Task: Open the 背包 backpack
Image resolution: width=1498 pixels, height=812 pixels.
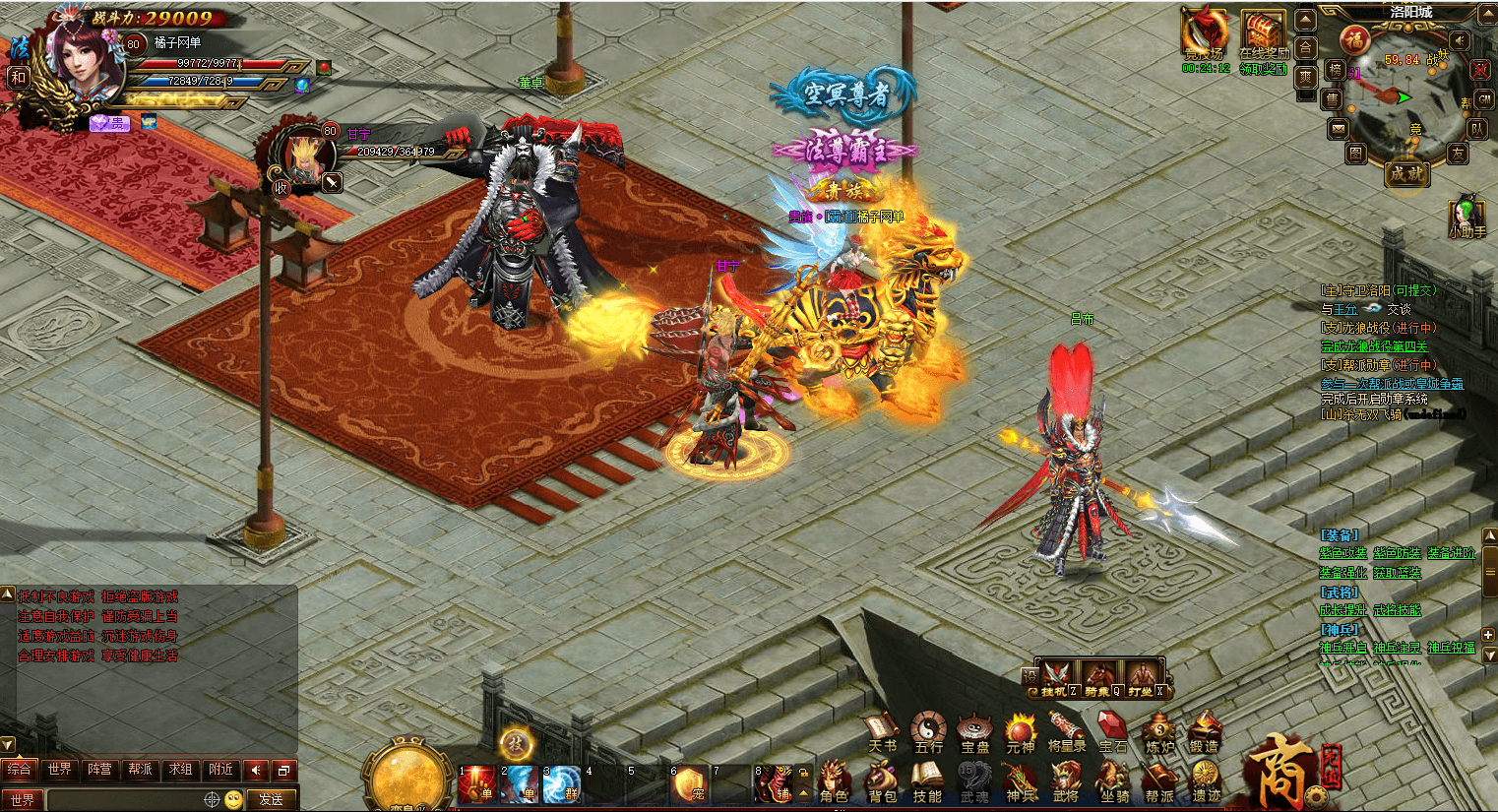Action: click(882, 782)
